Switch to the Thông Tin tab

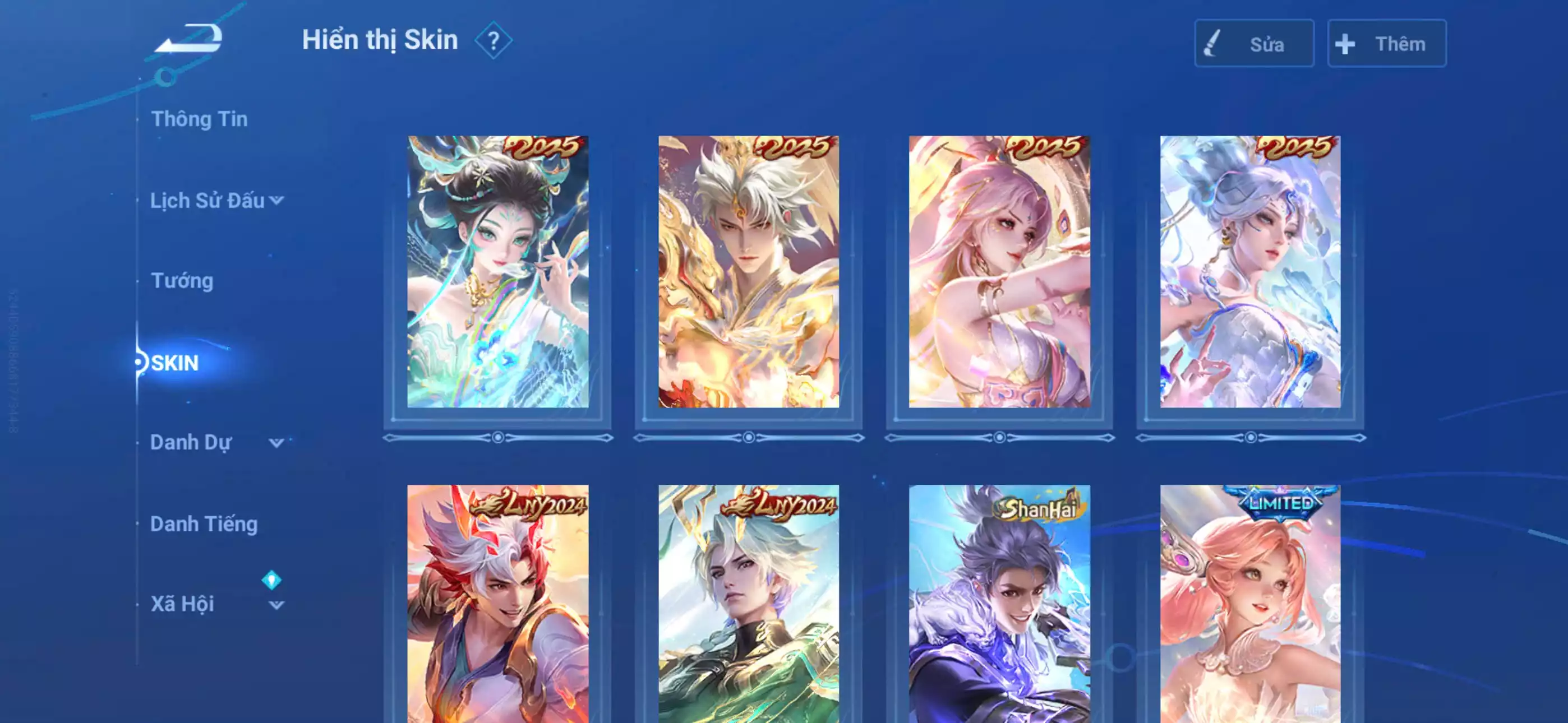coord(201,119)
